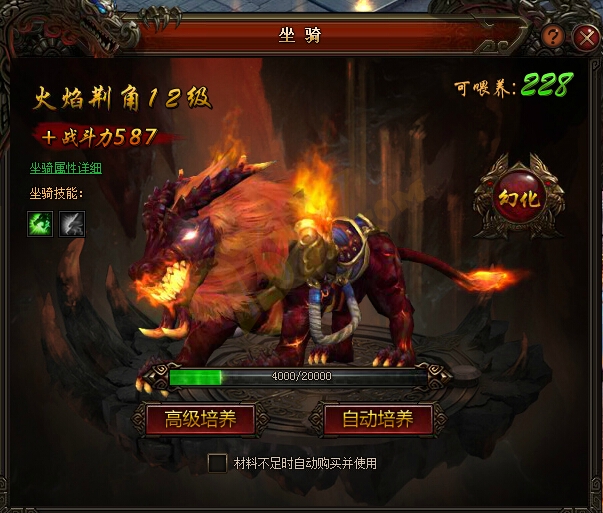Close the mount panel
This screenshot has width=603, height=513.
pyautogui.click(x=586, y=38)
